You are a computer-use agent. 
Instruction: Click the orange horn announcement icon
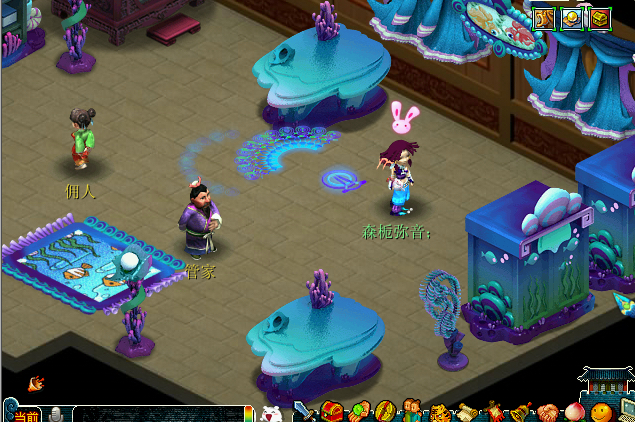tap(36, 382)
